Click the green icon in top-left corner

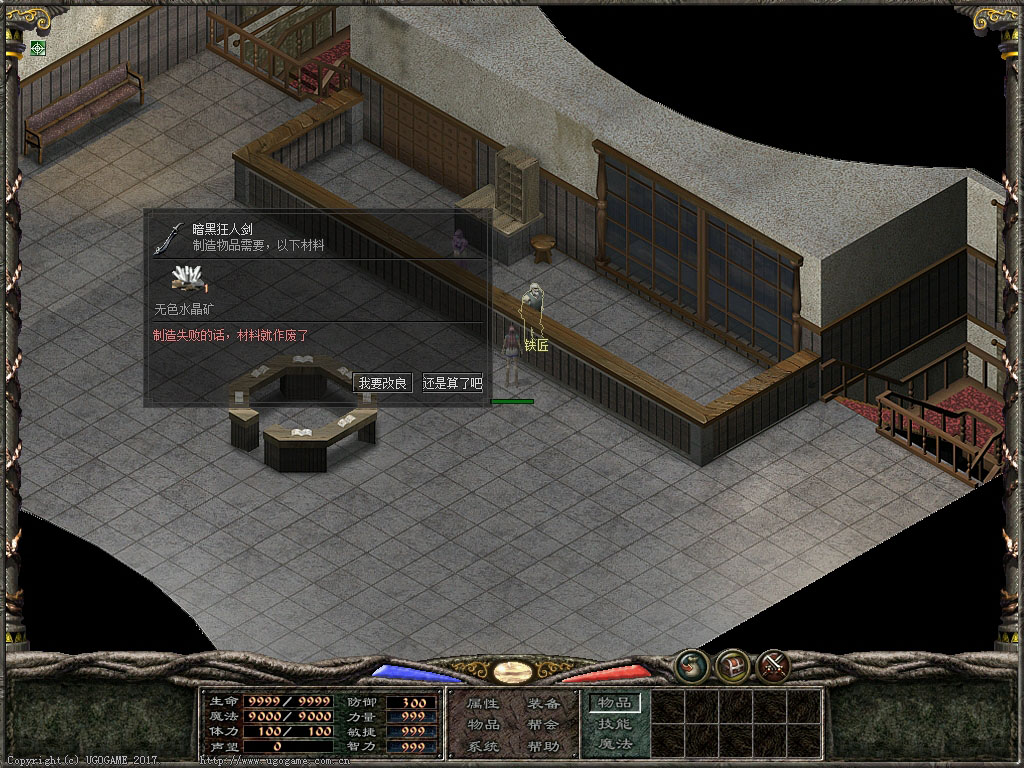click(38, 48)
